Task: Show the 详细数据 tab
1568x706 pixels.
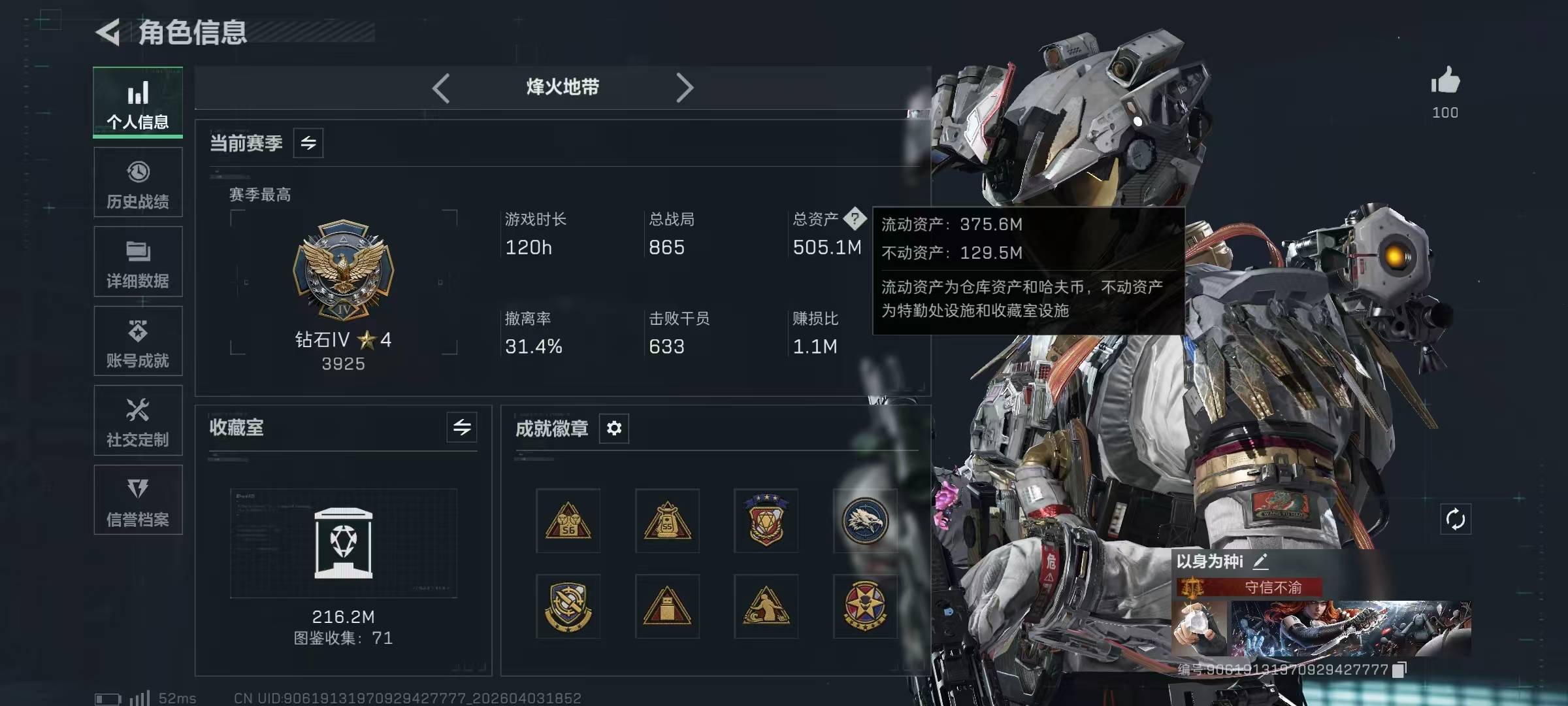Action: pos(138,262)
